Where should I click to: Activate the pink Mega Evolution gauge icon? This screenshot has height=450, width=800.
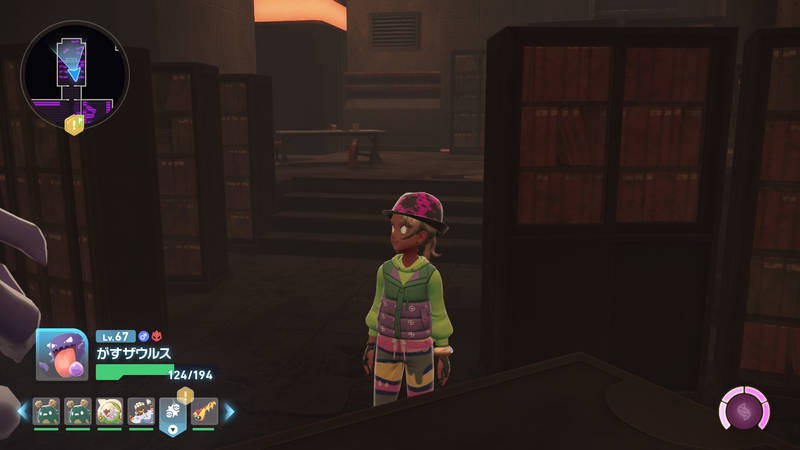[744, 410]
